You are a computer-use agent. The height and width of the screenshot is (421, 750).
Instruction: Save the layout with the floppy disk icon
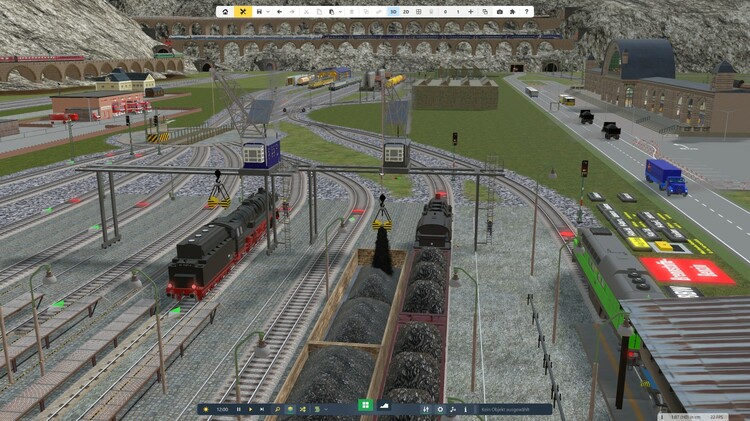coord(258,12)
